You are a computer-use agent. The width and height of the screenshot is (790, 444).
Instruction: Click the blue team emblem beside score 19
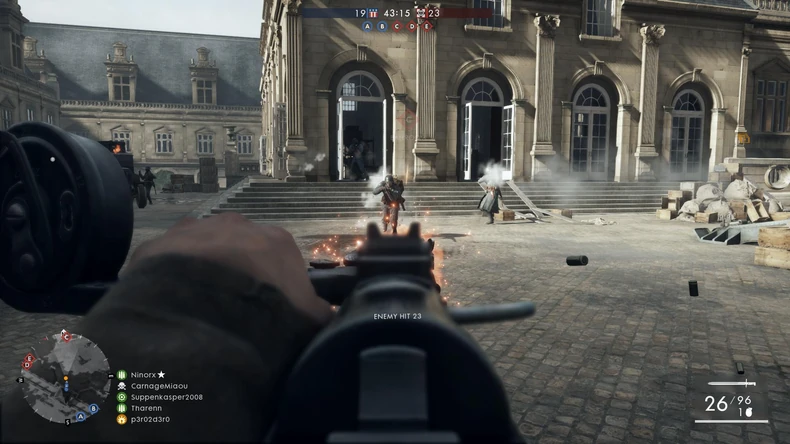coord(373,13)
